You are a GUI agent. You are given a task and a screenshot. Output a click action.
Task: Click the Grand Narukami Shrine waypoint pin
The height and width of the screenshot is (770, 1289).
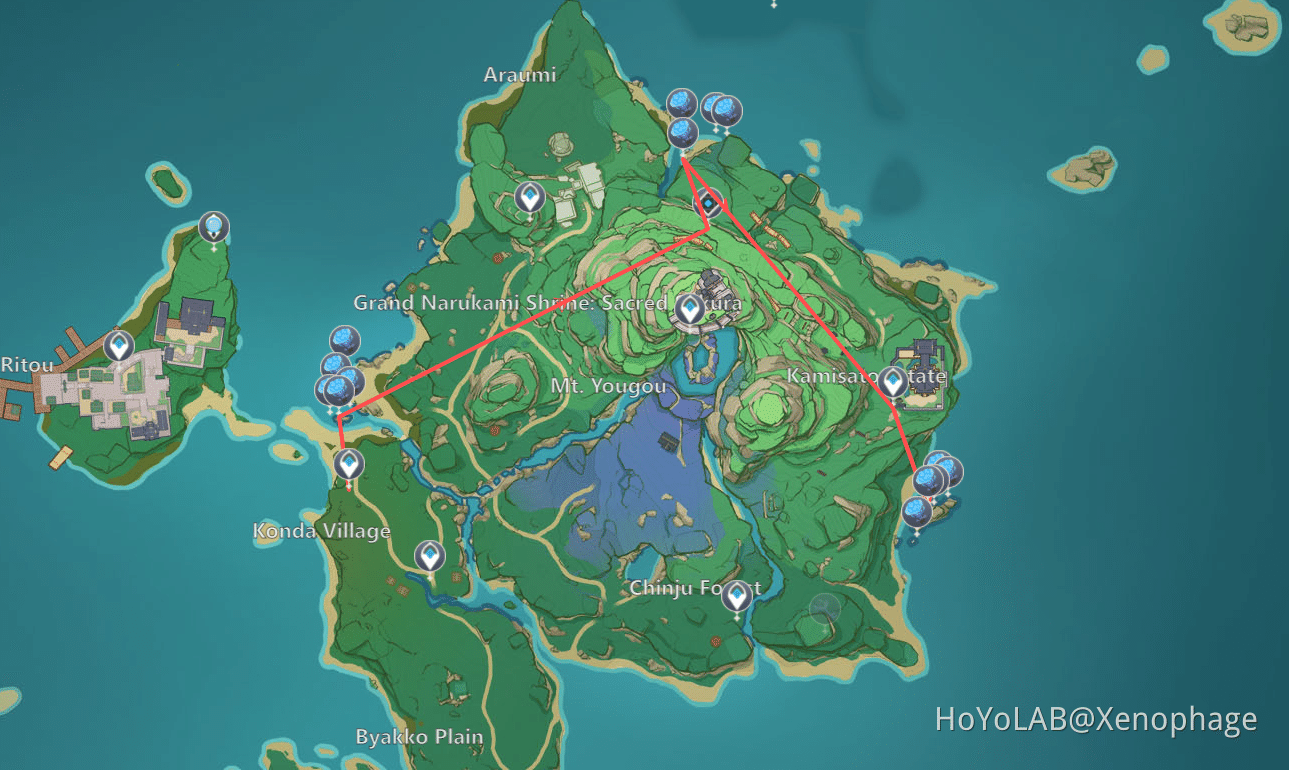click(x=688, y=310)
